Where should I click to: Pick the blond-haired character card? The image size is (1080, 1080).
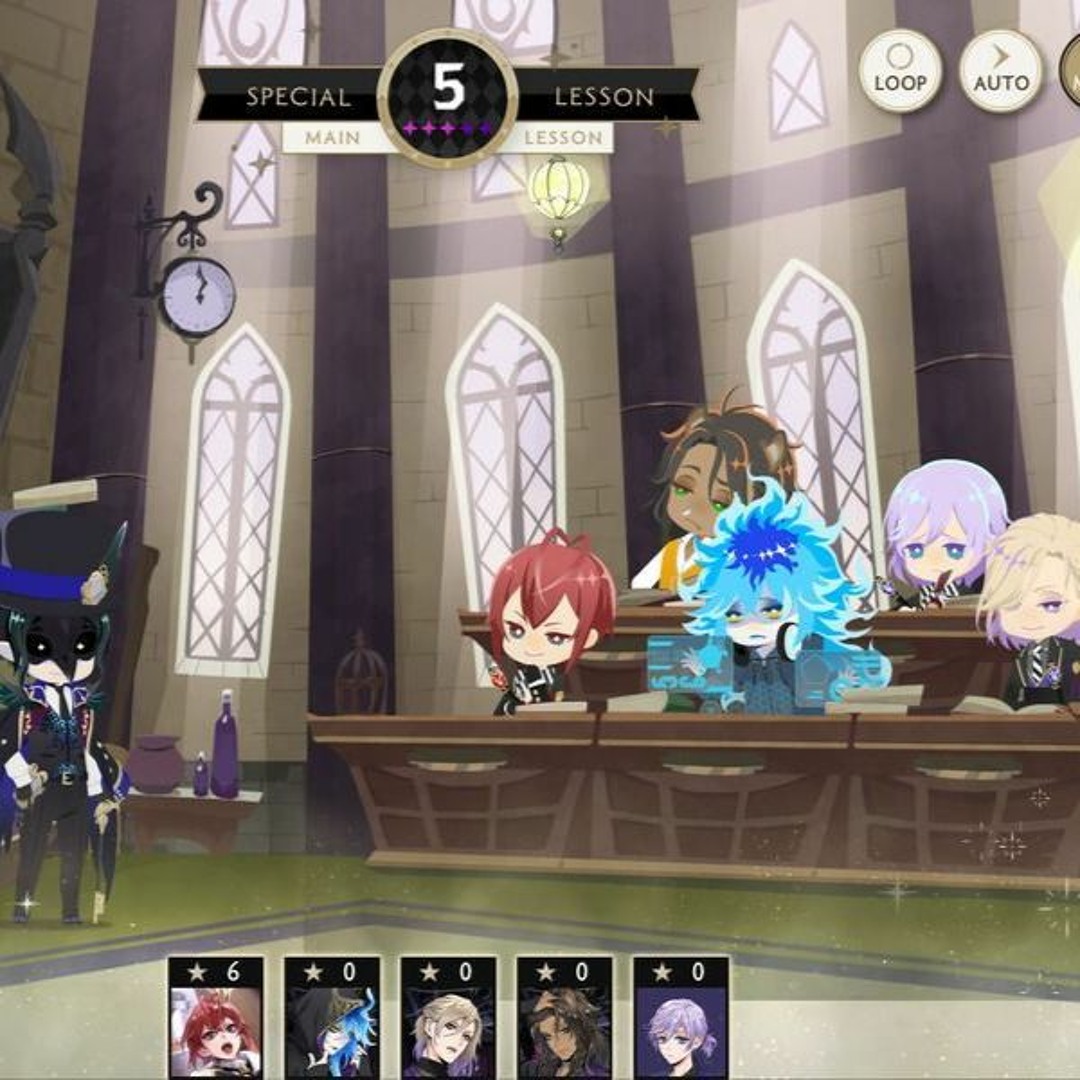448,1018
